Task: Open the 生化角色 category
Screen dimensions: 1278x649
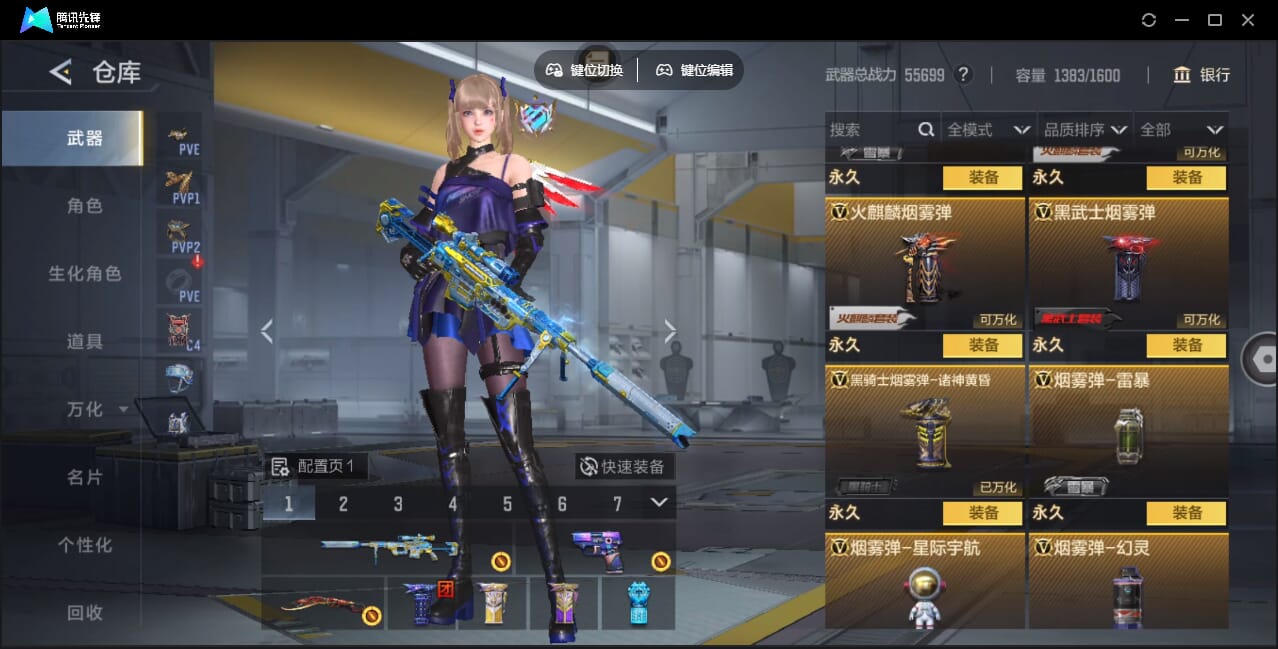Action: (84, 274)
